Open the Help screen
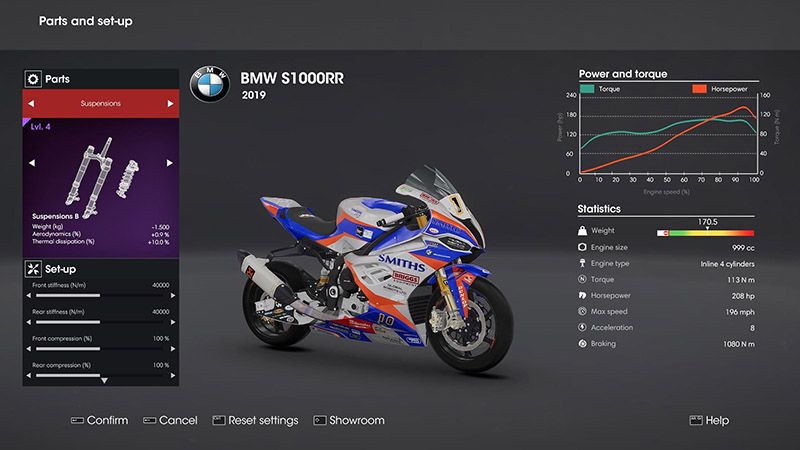 [x=708, y=420]
